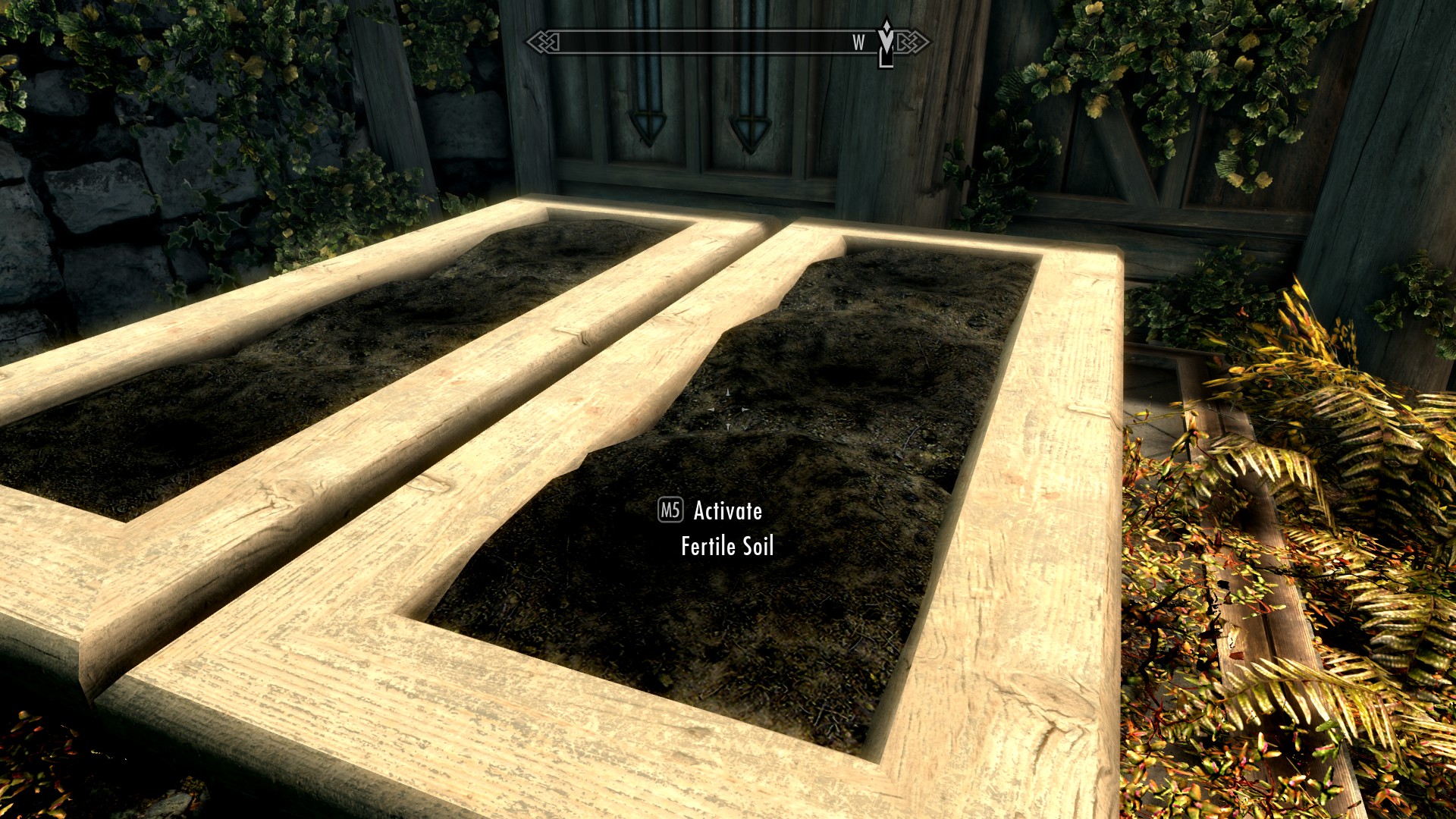Viewport: 1456px width, 819px height.
Task: Select the Fertile Soil name label
Action: tap(727, 545)
